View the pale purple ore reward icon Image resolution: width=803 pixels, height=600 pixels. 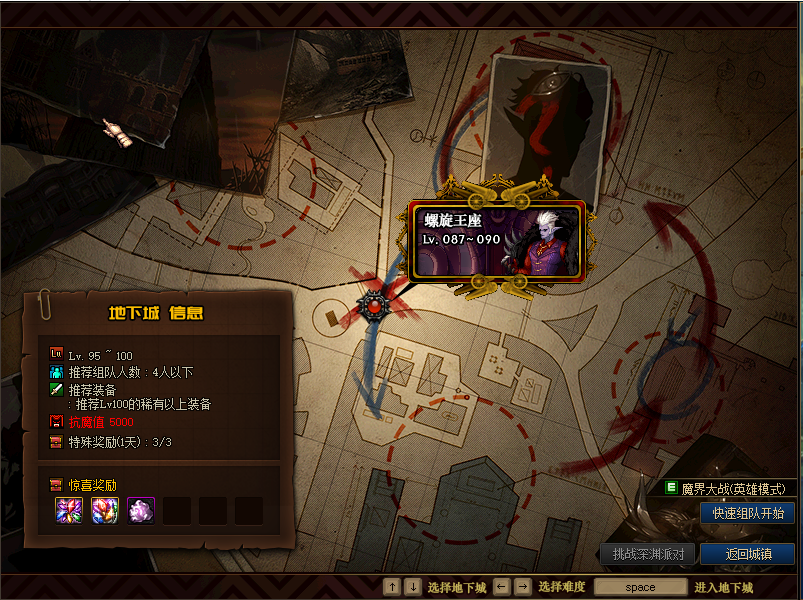(x=140, y=510)
